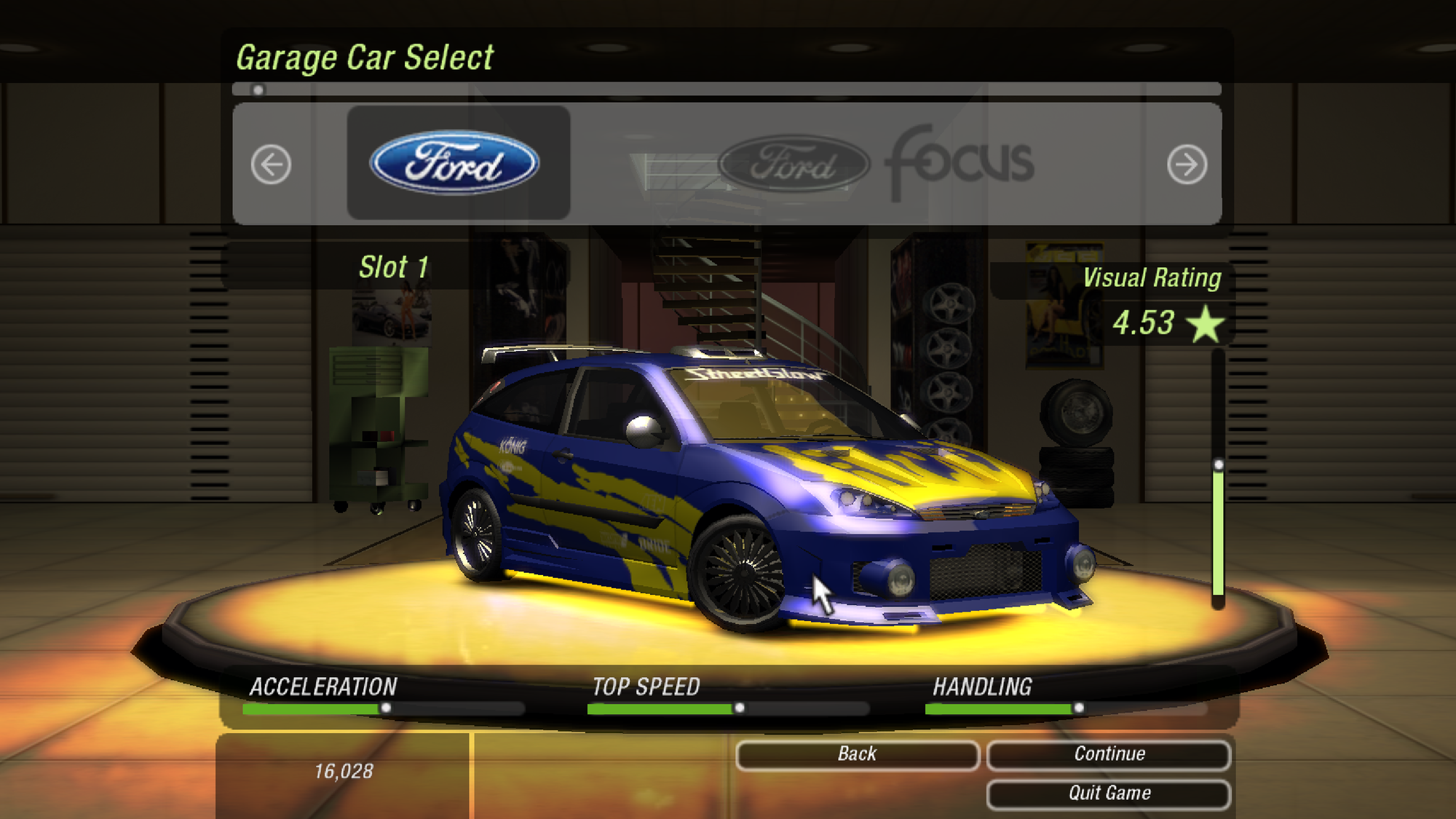Quit Game from the garage menu
The image size is (1456, 819).
click(1109, 794)
